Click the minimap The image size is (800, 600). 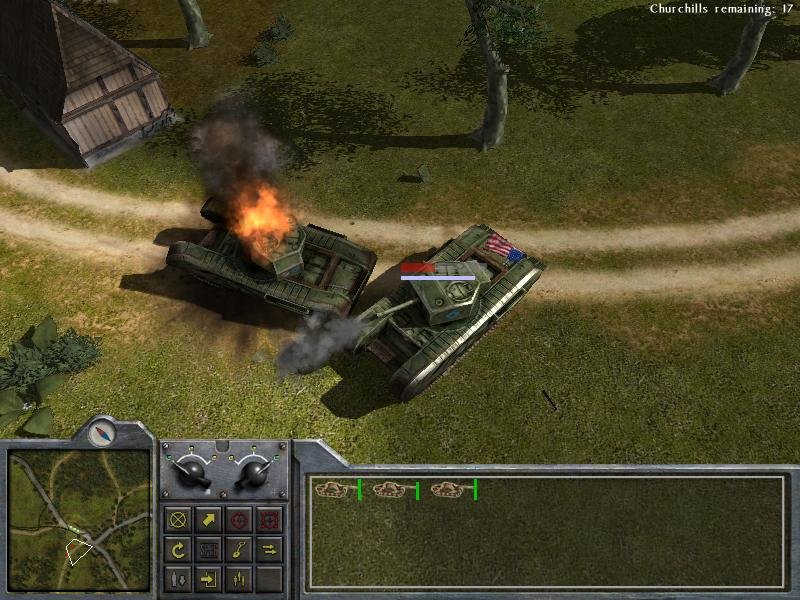(80, 518)
